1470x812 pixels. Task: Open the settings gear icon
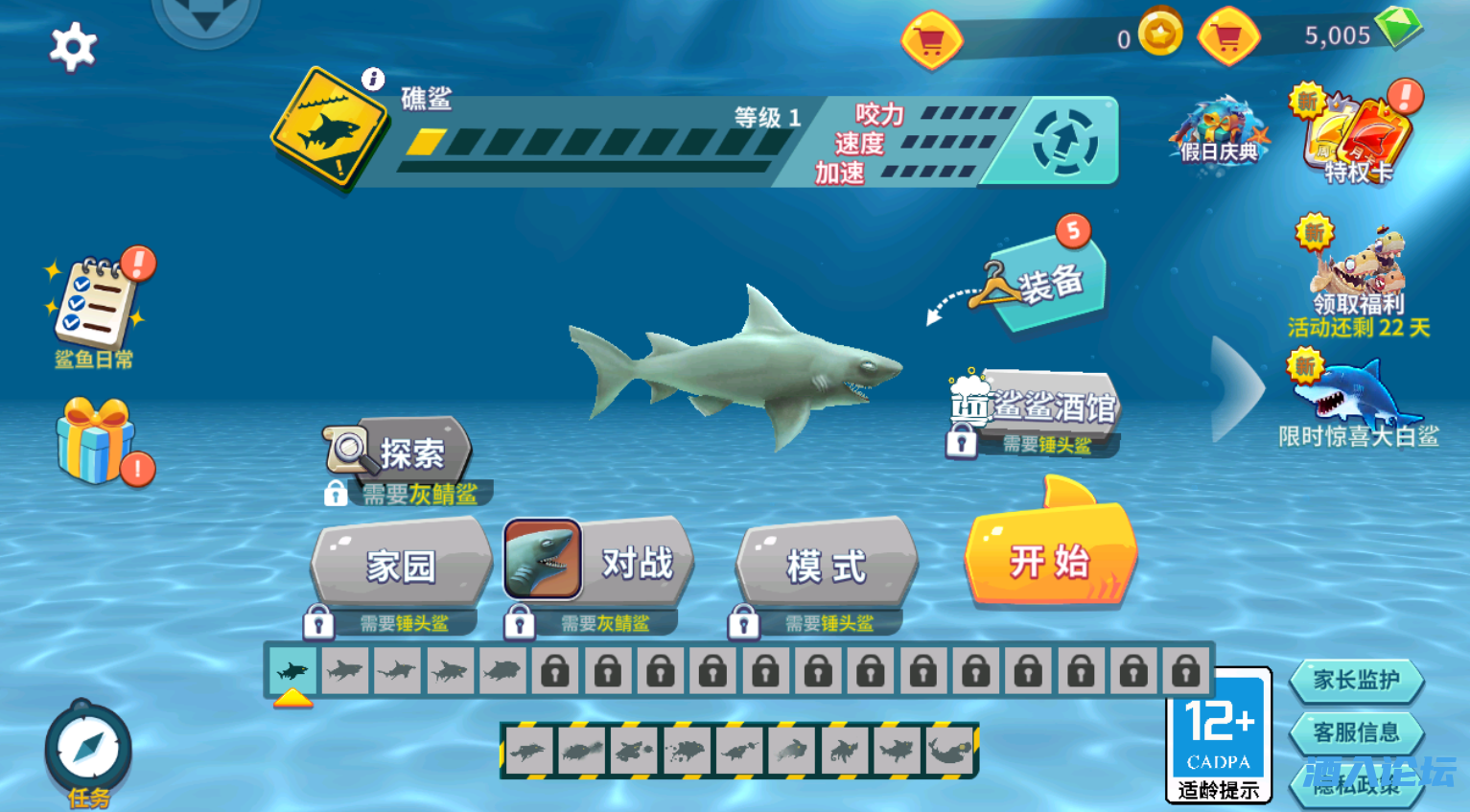[73, 47]
